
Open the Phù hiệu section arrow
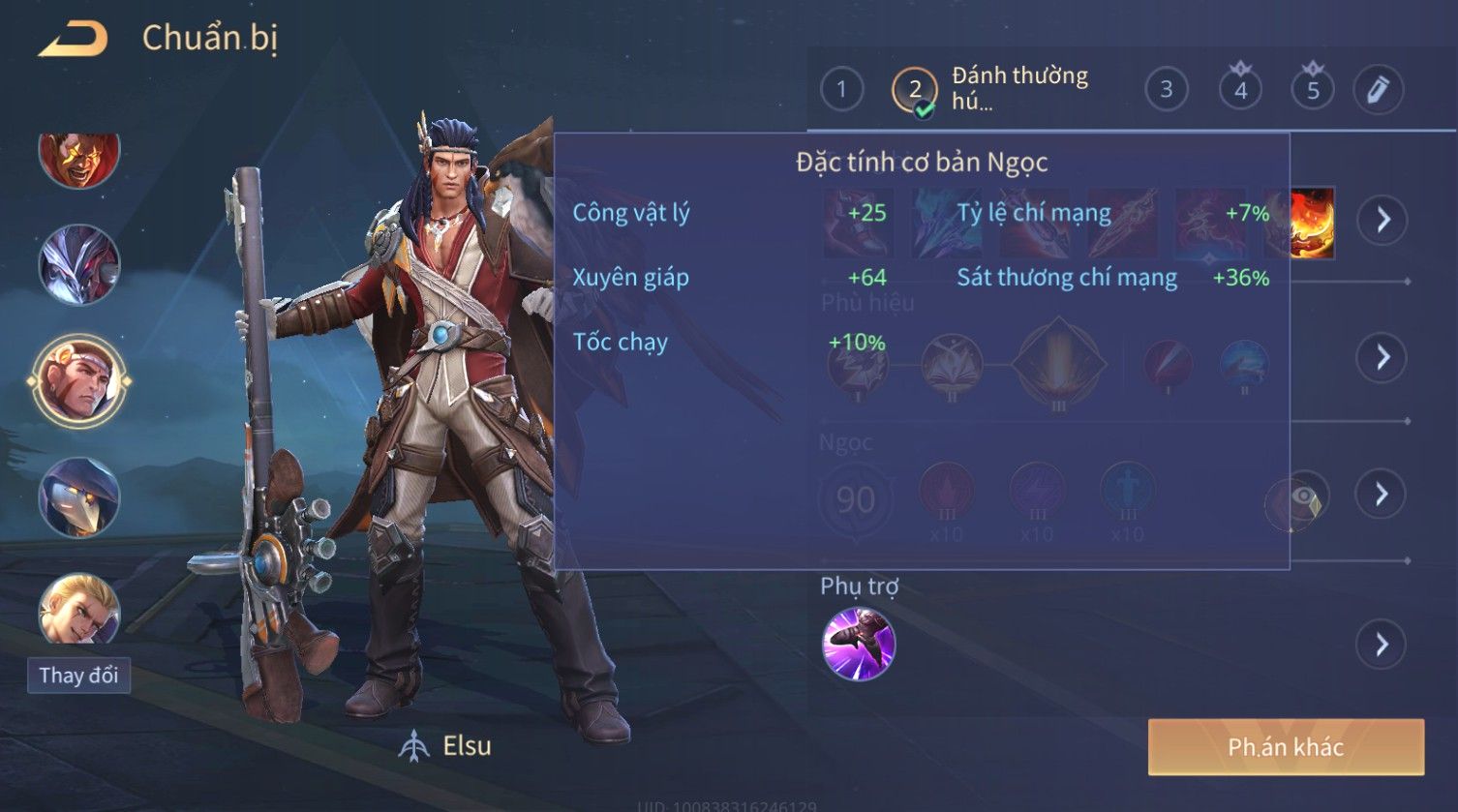point(1382,358)
